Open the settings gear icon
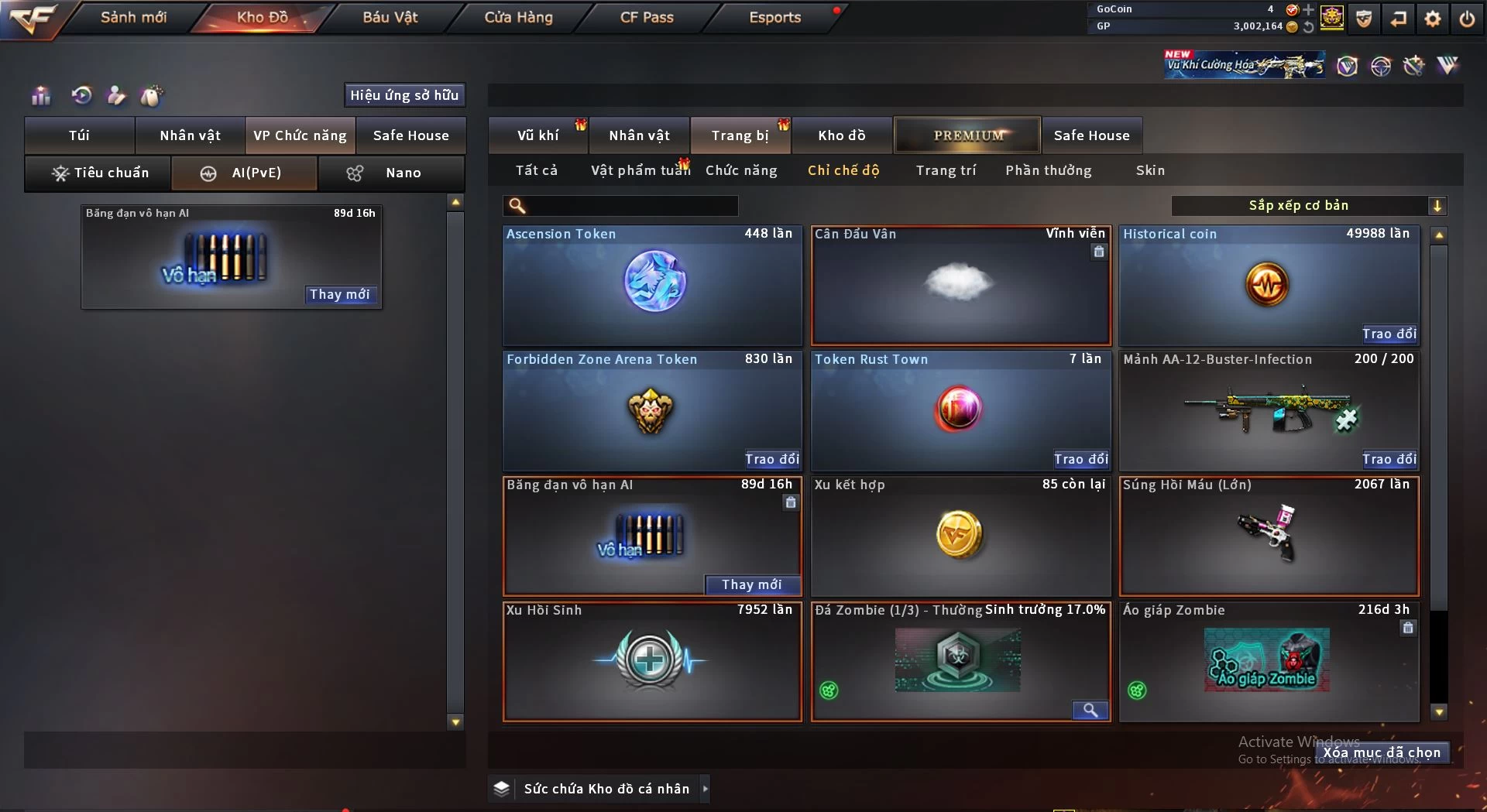 pyautogui.click(x=1433, y=19)
